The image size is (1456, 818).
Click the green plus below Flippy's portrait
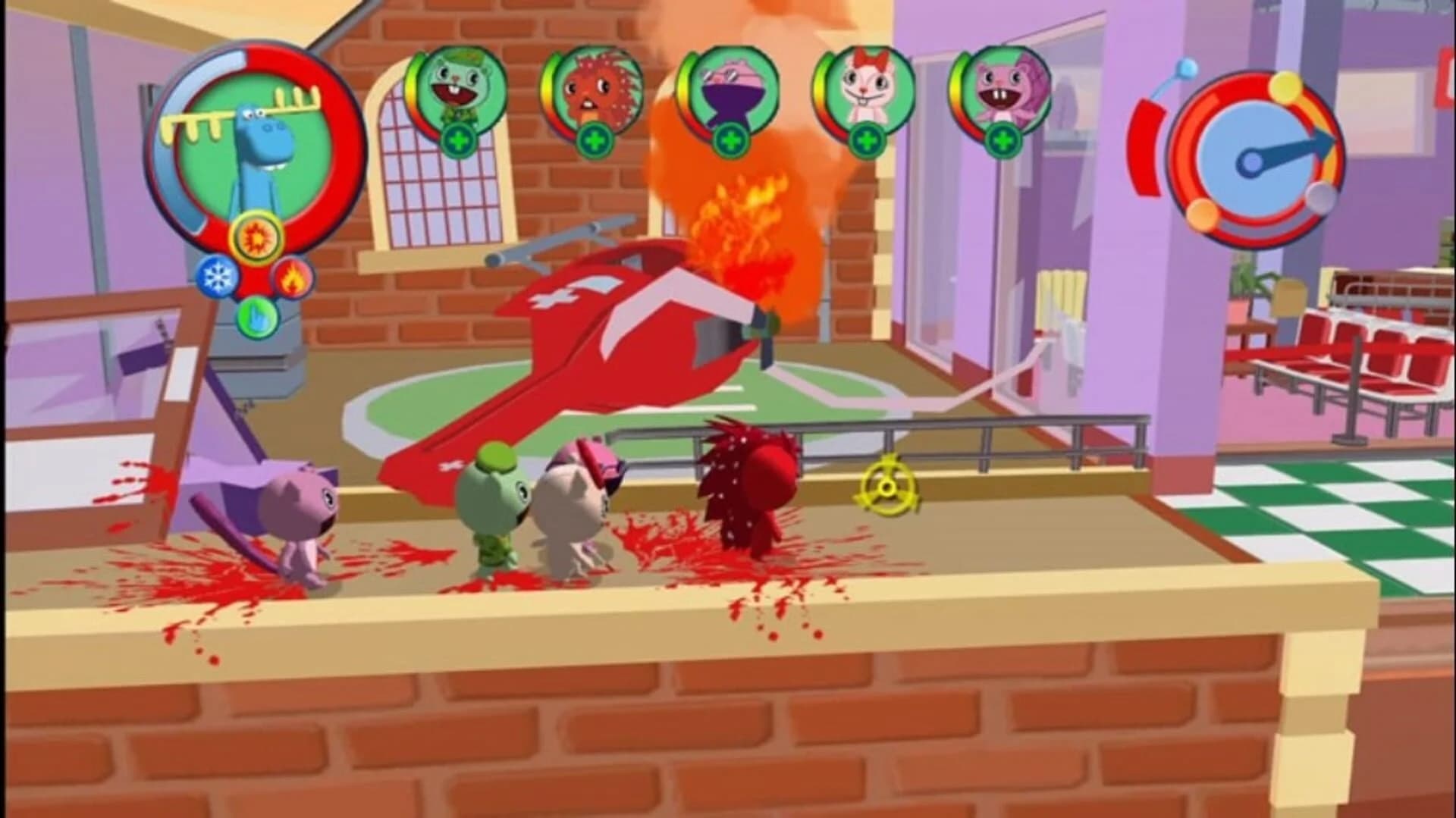tap(457, 141)
